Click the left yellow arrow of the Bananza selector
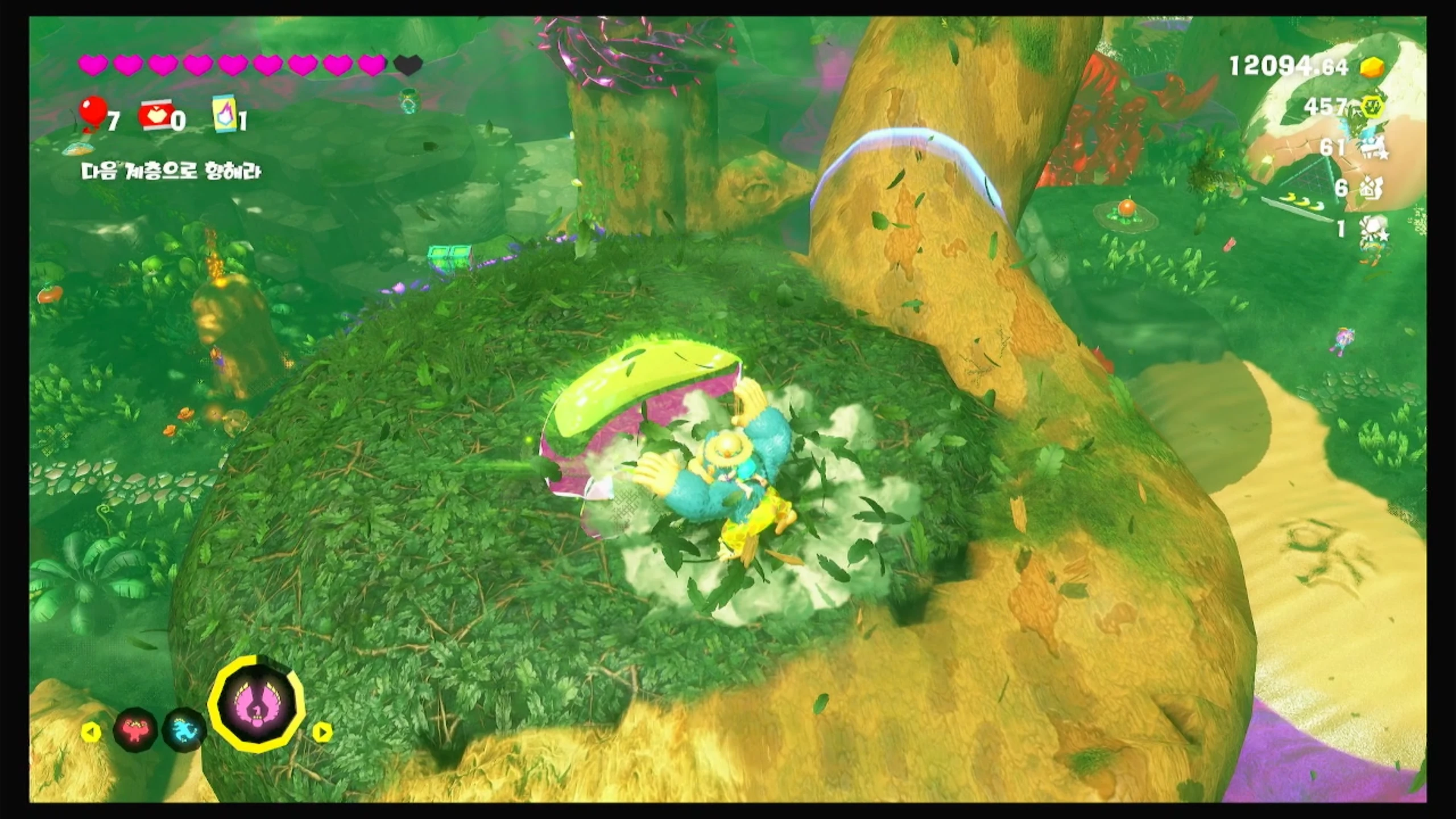Viewport: 1456px width, 819px height. point(91,732)
